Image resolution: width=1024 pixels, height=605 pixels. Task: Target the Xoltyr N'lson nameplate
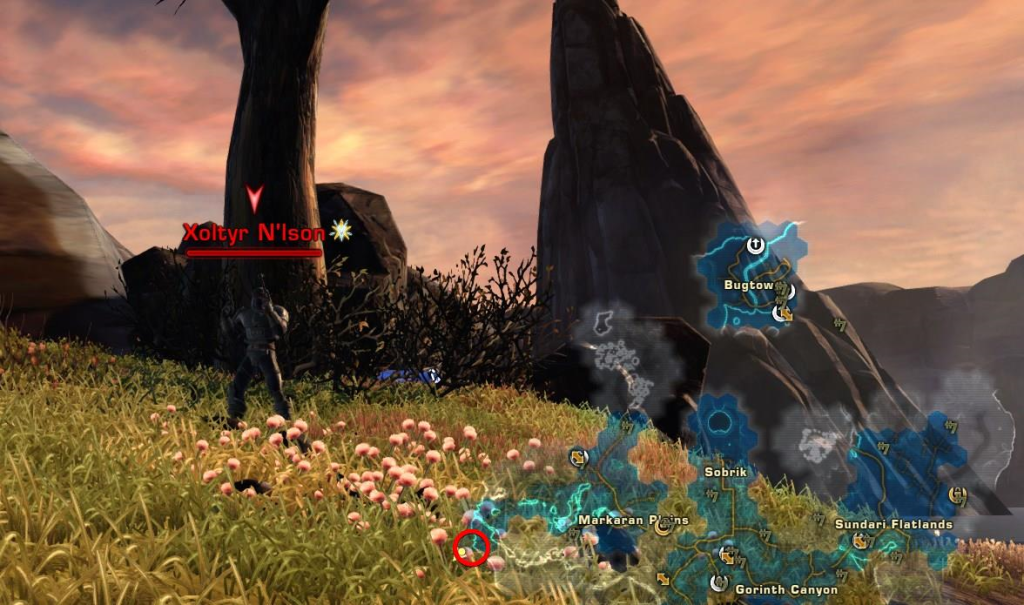(x=253, y=233)
